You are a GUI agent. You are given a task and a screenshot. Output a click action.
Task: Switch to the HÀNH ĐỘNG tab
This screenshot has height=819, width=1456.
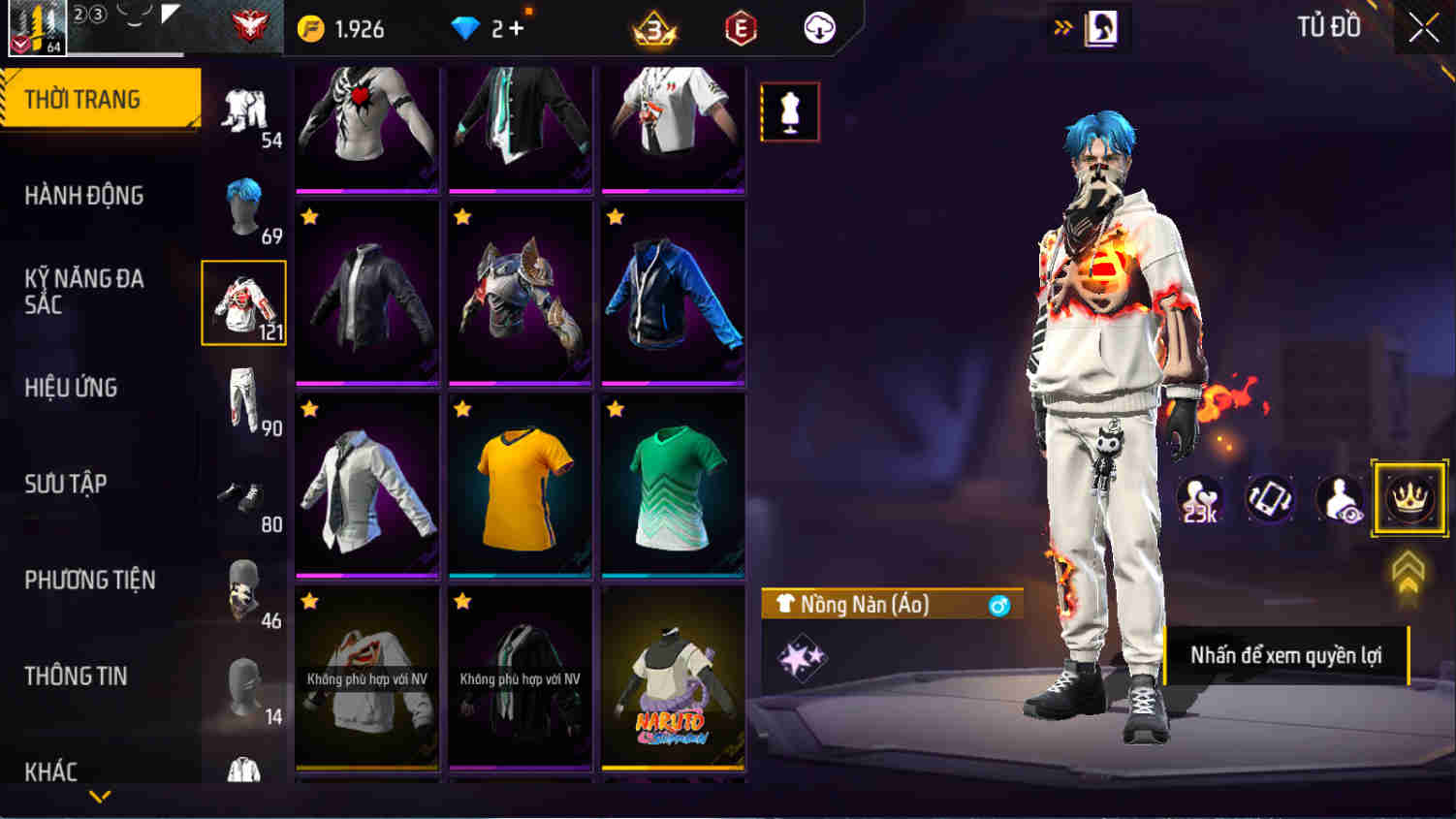tap(87, 195)
